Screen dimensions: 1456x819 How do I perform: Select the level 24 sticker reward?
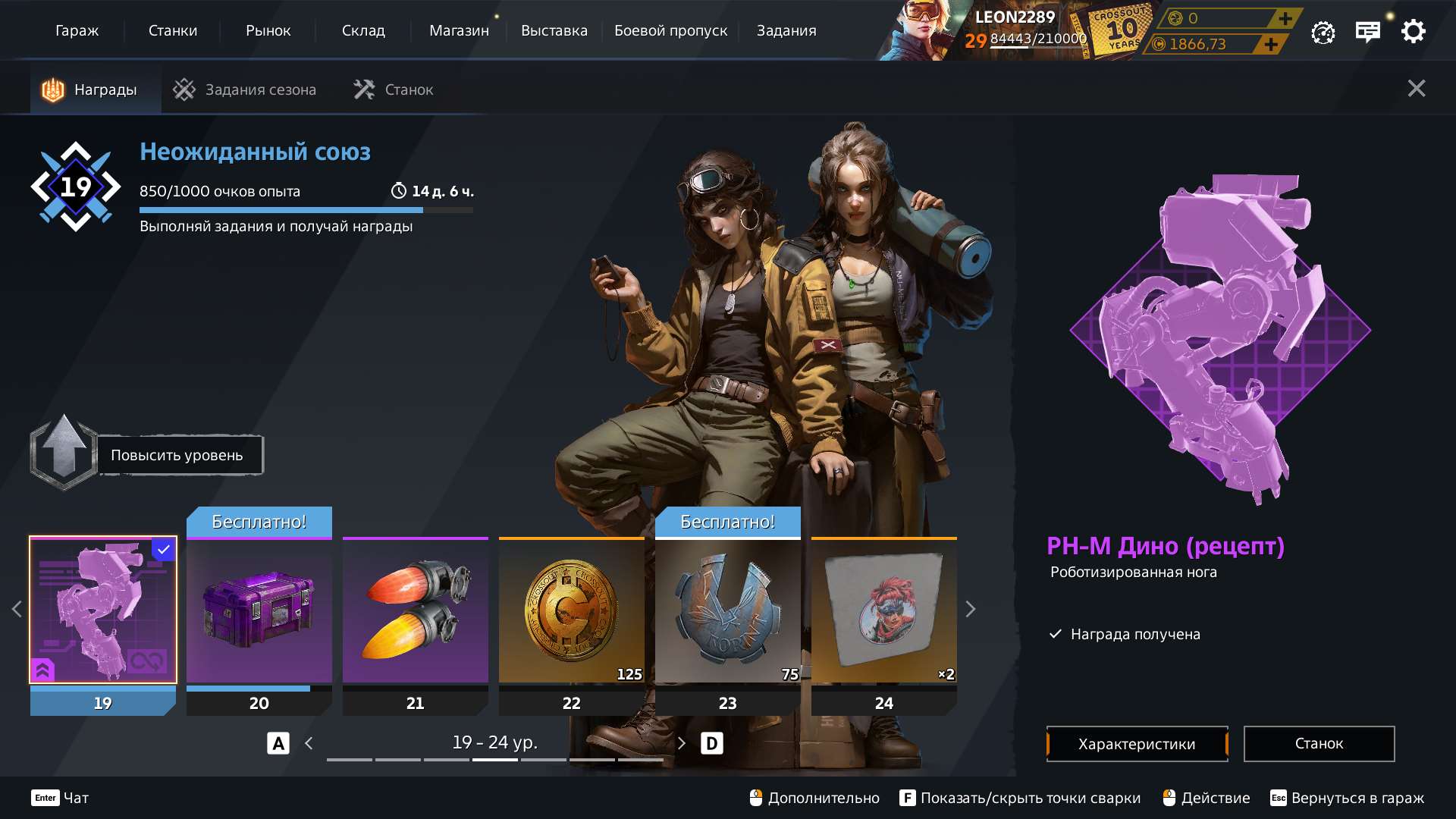(x=884, y=610)
